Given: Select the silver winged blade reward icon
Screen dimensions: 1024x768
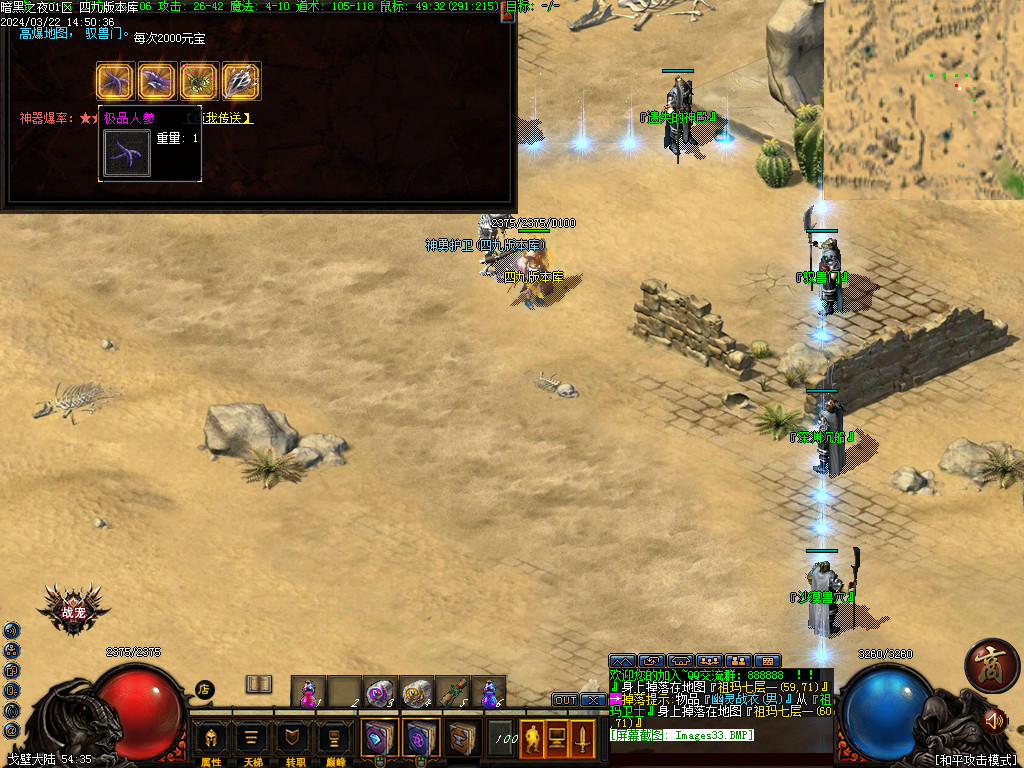Looking at the screenshot, I should pos(241,81).
